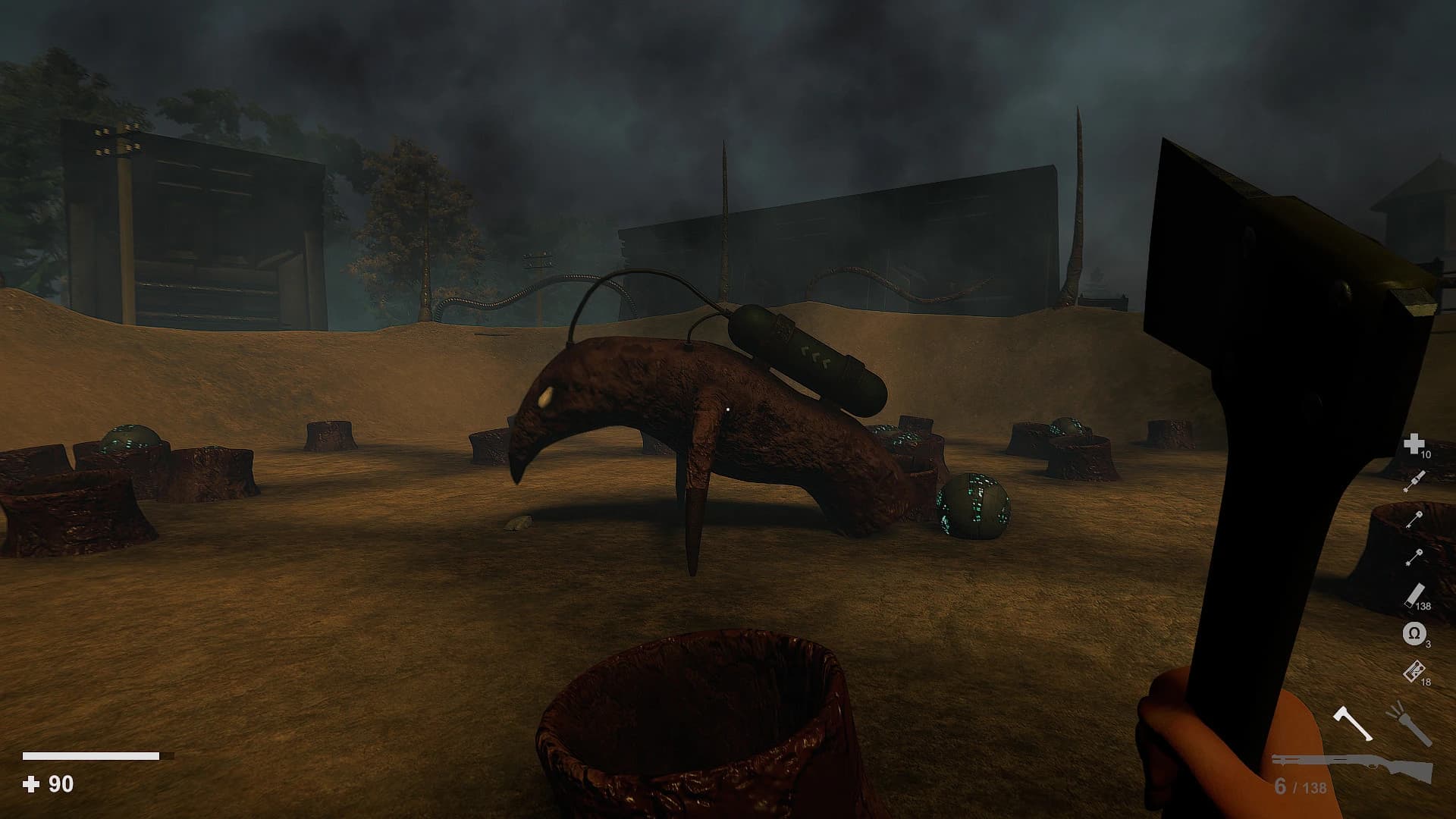Select the medkit item icon
The image size is (1456, 819).
tap(1414, 444)
